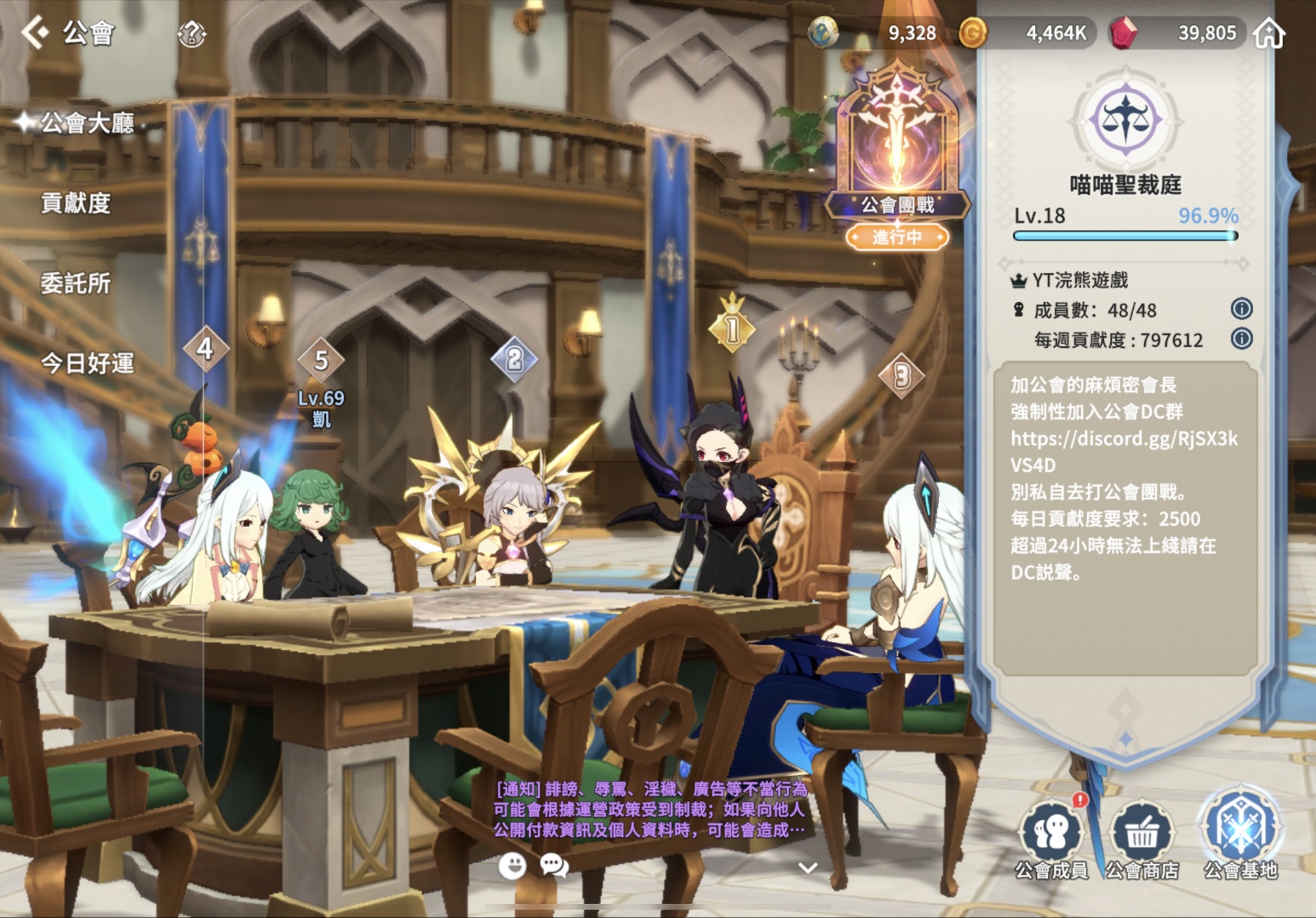Show weekly contribution info next to 每週貢獻度
This screenshot has height=918, width=1316.
click(x=1241, y=339)
